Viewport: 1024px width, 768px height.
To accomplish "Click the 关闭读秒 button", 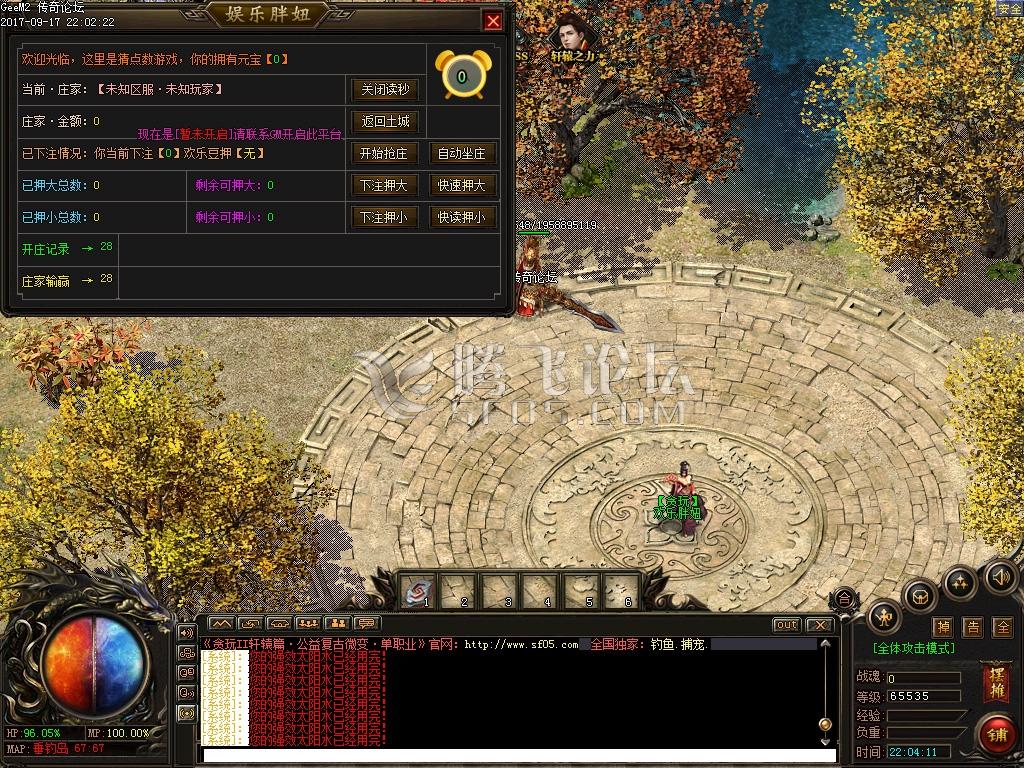I will (x=384, y=89).
